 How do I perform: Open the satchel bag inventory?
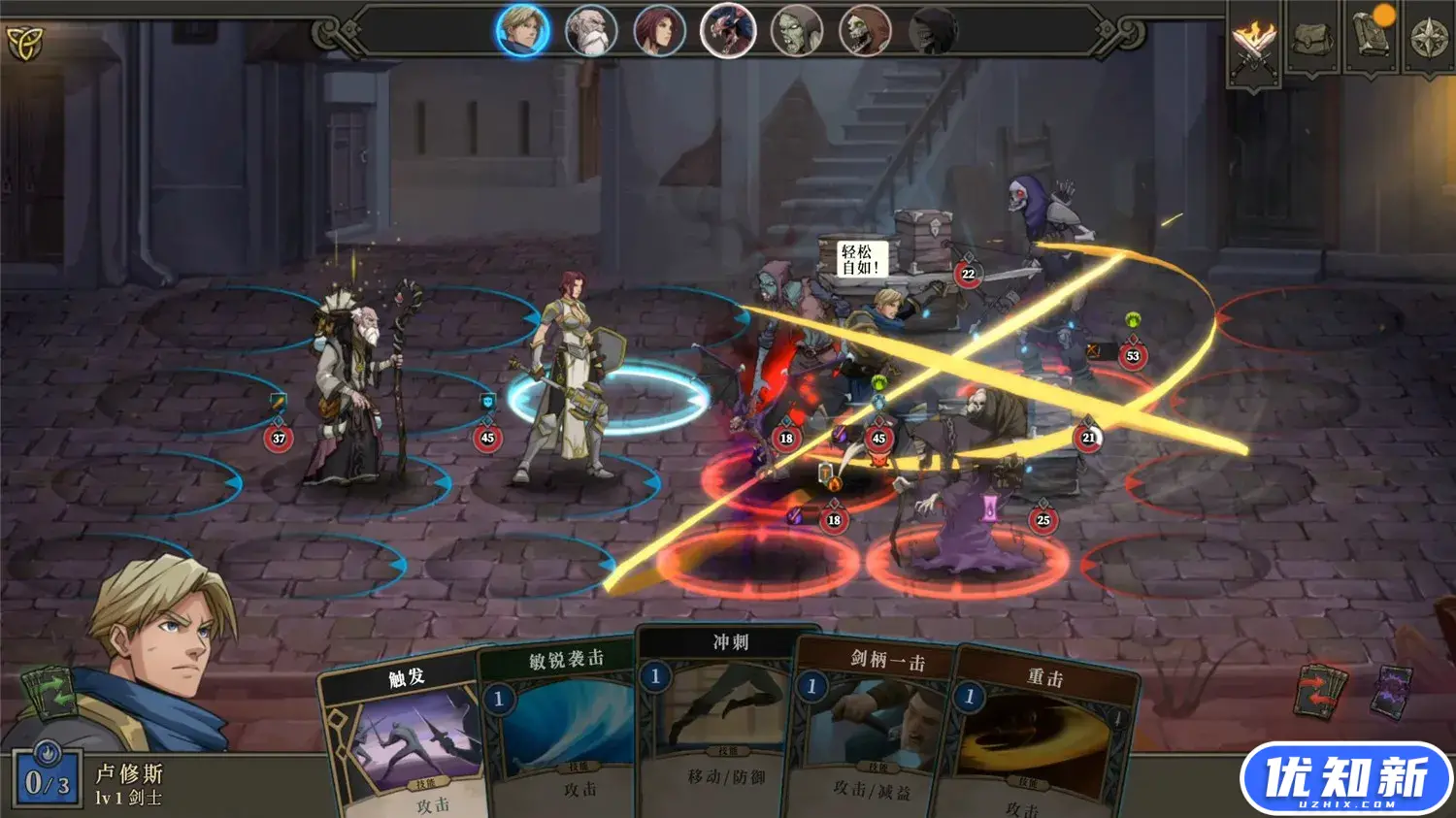coord(1311,39)
